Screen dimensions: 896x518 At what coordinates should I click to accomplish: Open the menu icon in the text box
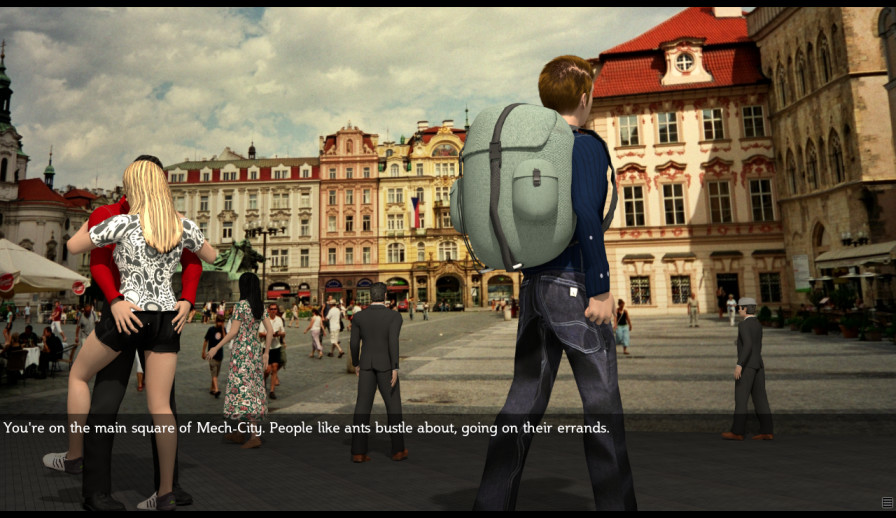coord(887,502)
